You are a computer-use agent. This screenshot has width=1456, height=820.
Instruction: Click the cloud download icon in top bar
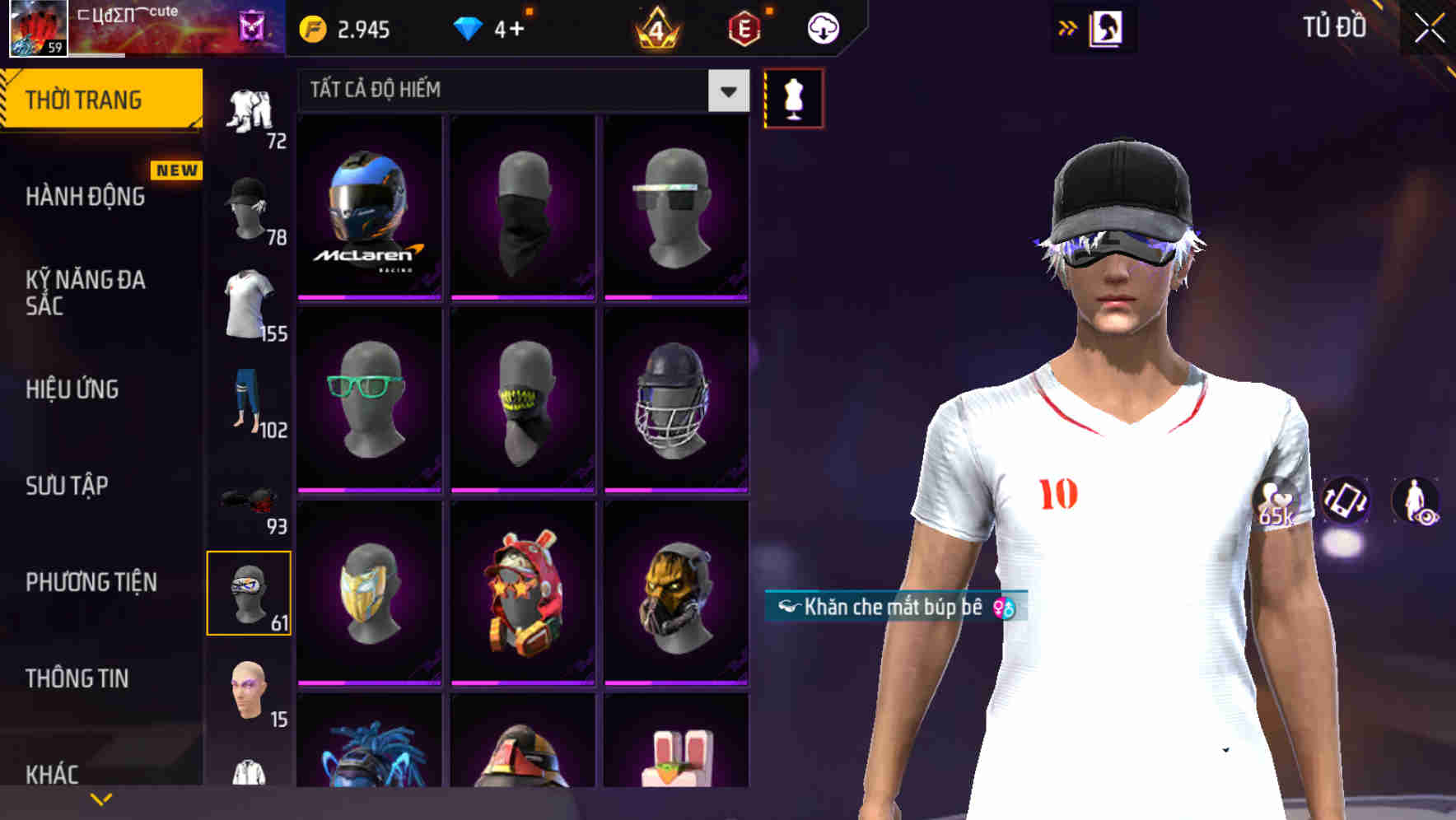click(823, 27)
